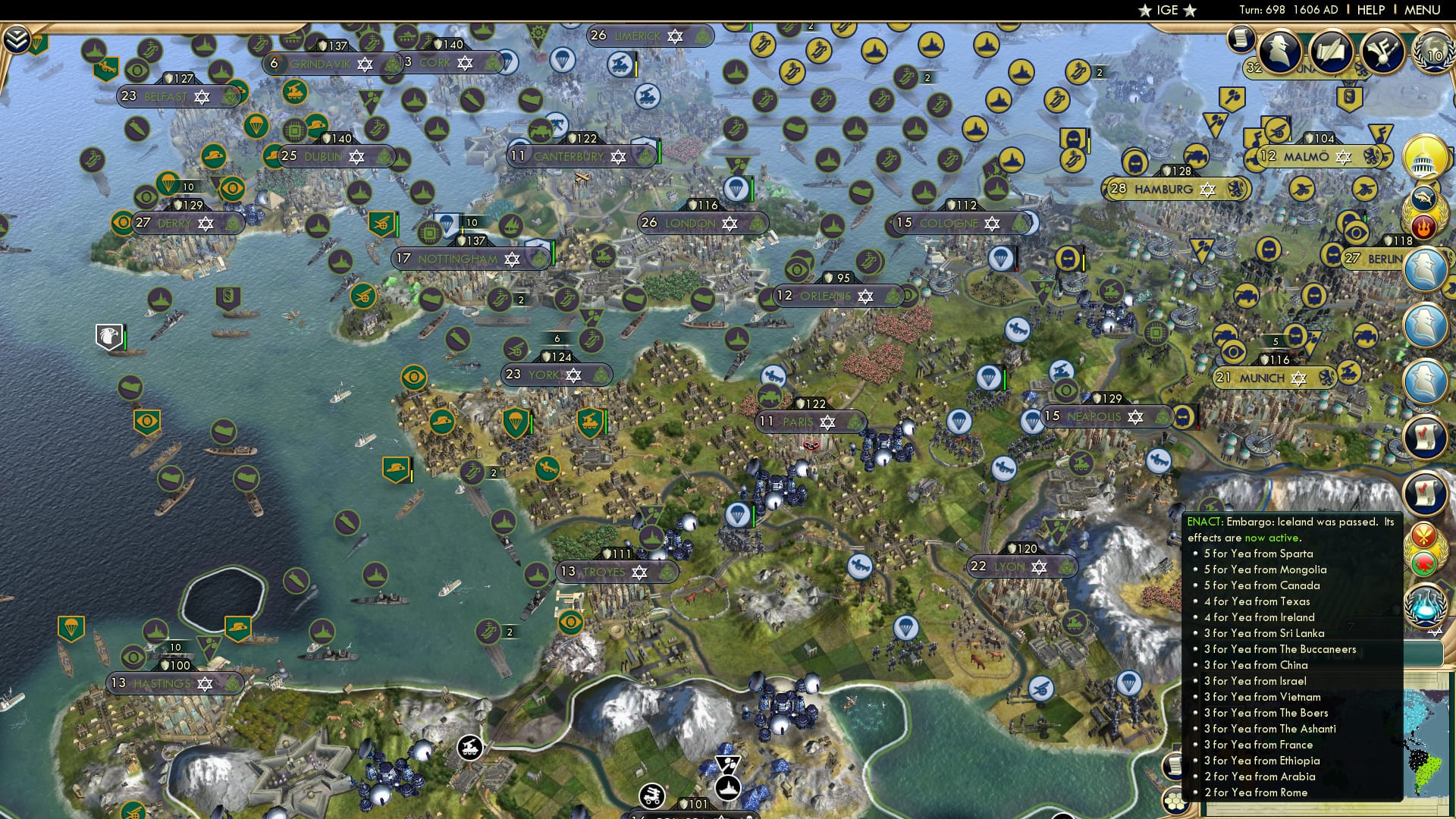Viewport: 1456px width, 819px height.
Task: Click the yellow fish resource notification icon
Action: point(1424,196)
